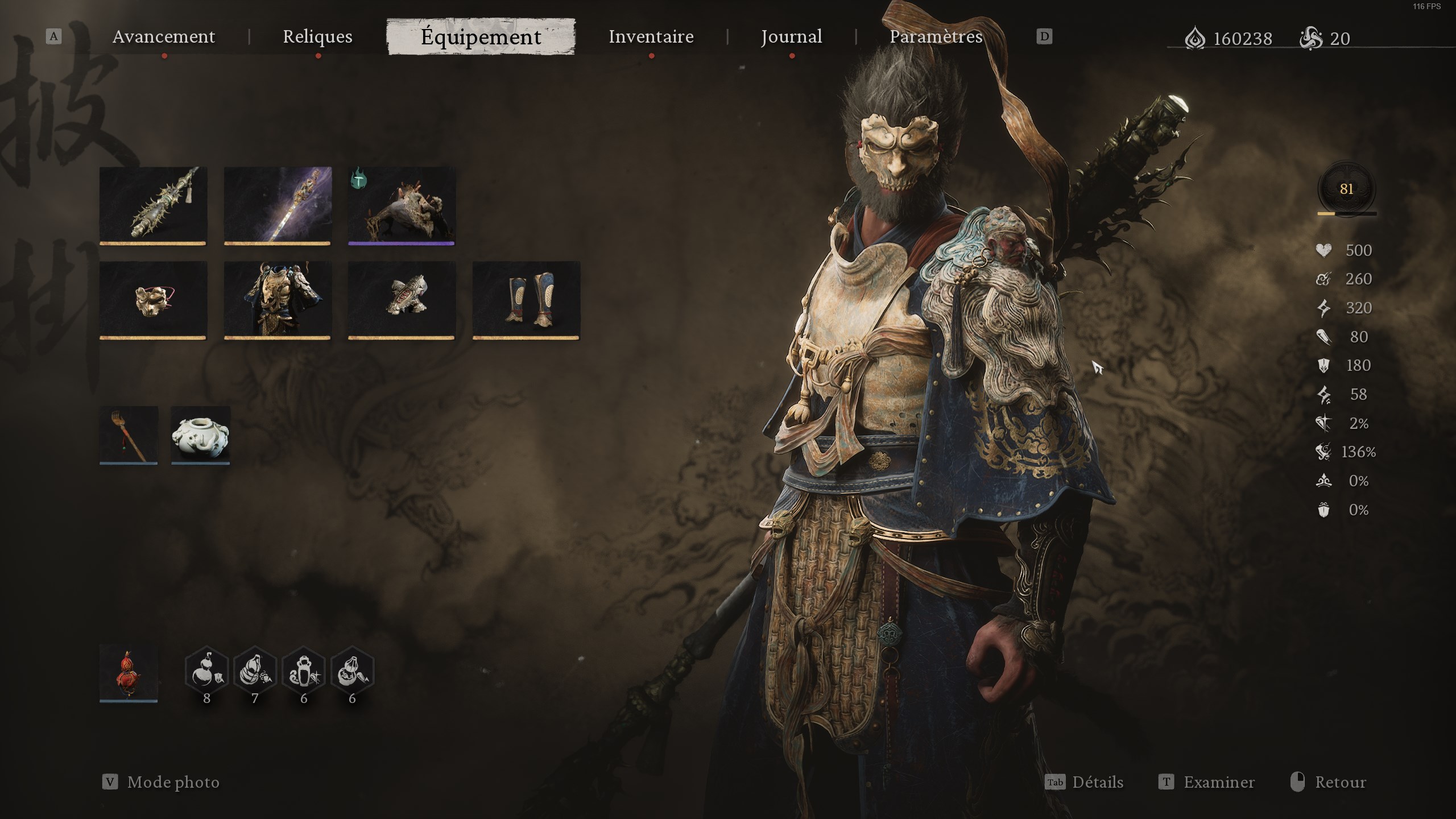Select the equipped red gourd drink slot
The image size is (1456, 819).
(x=129, y=673)
